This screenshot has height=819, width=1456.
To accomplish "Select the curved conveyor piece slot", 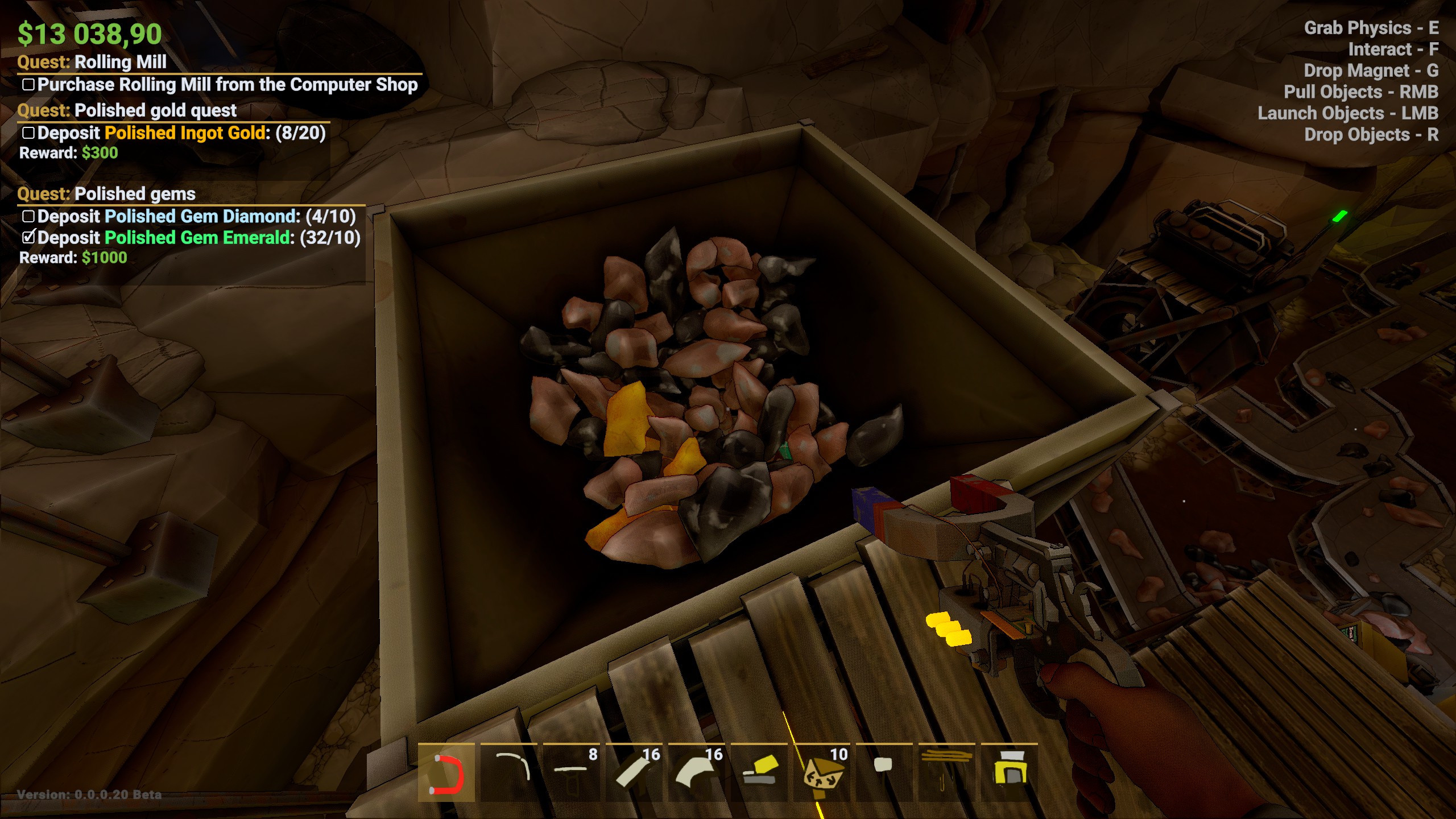I will click(696, 773).
